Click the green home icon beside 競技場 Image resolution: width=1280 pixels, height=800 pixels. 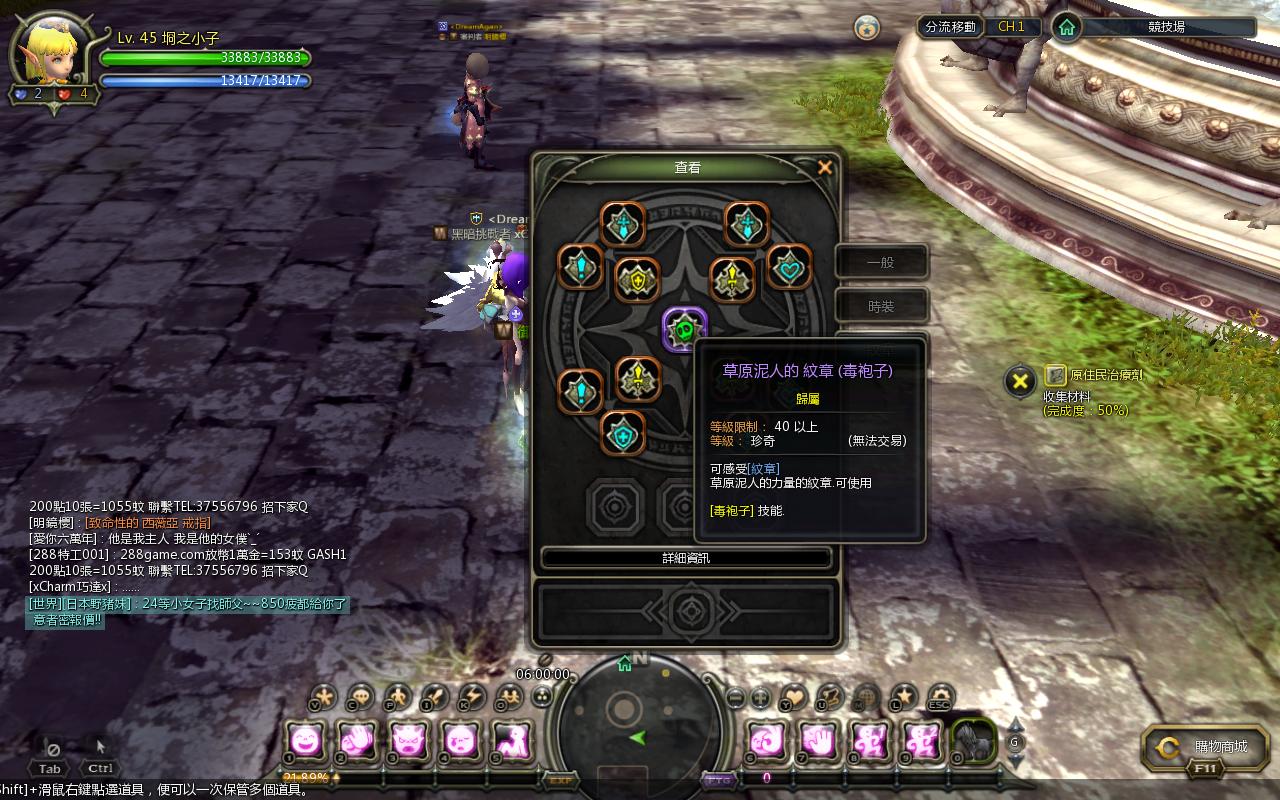[1067, 27]
